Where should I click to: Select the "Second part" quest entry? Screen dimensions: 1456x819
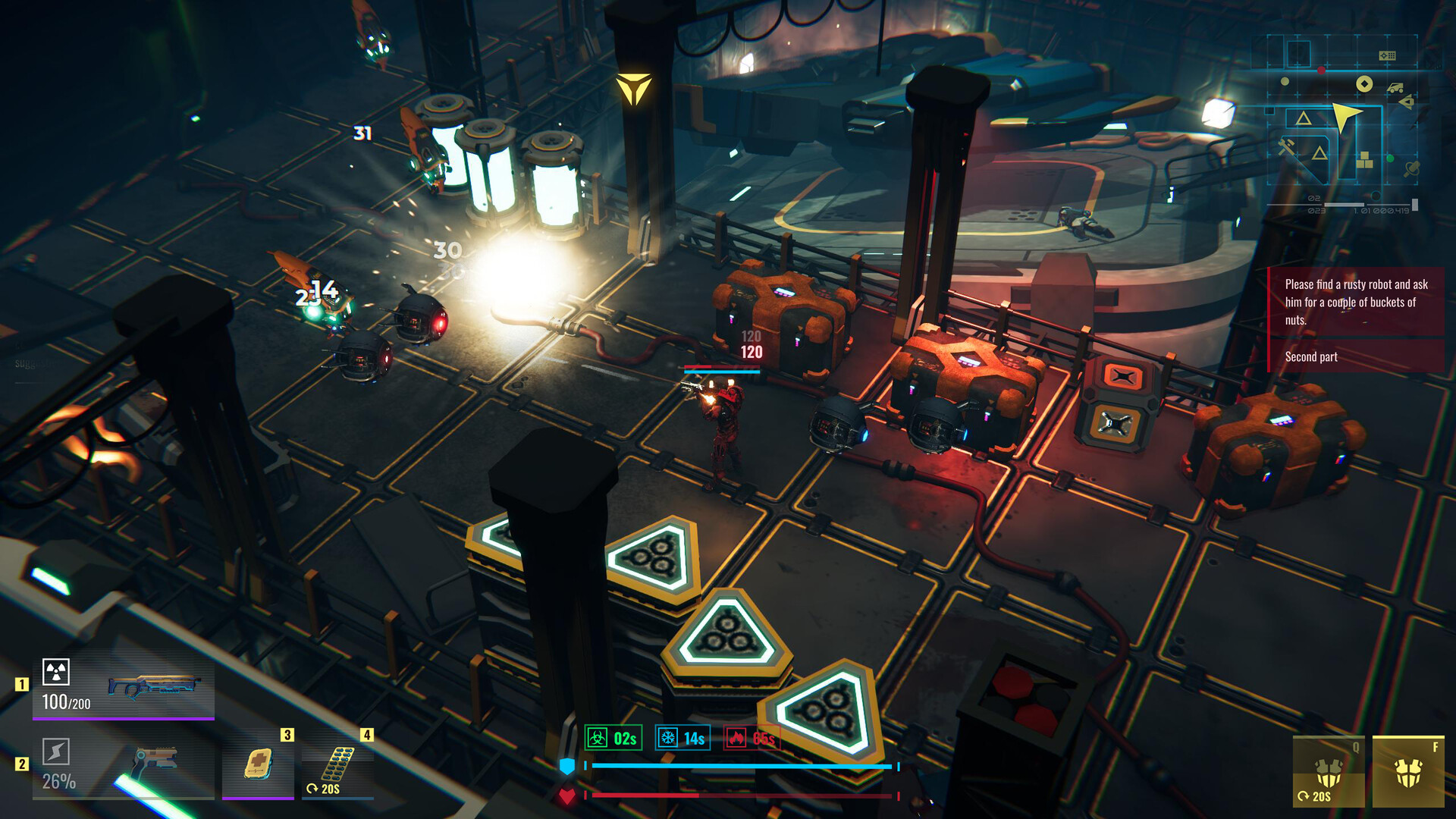[x=1311, y=356]
